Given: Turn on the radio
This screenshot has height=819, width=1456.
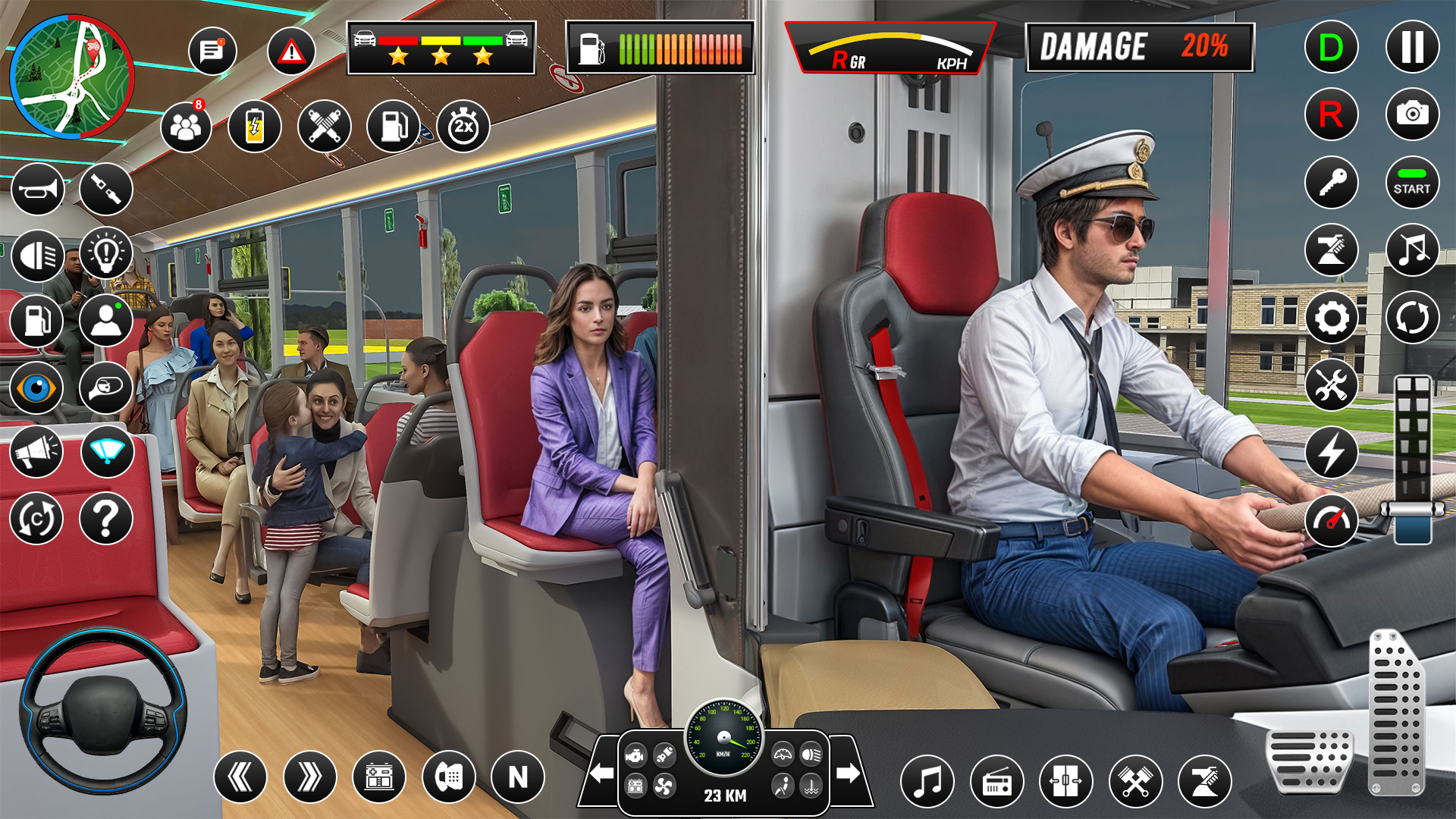Looking at the screenshot, I should click(997, 780).
